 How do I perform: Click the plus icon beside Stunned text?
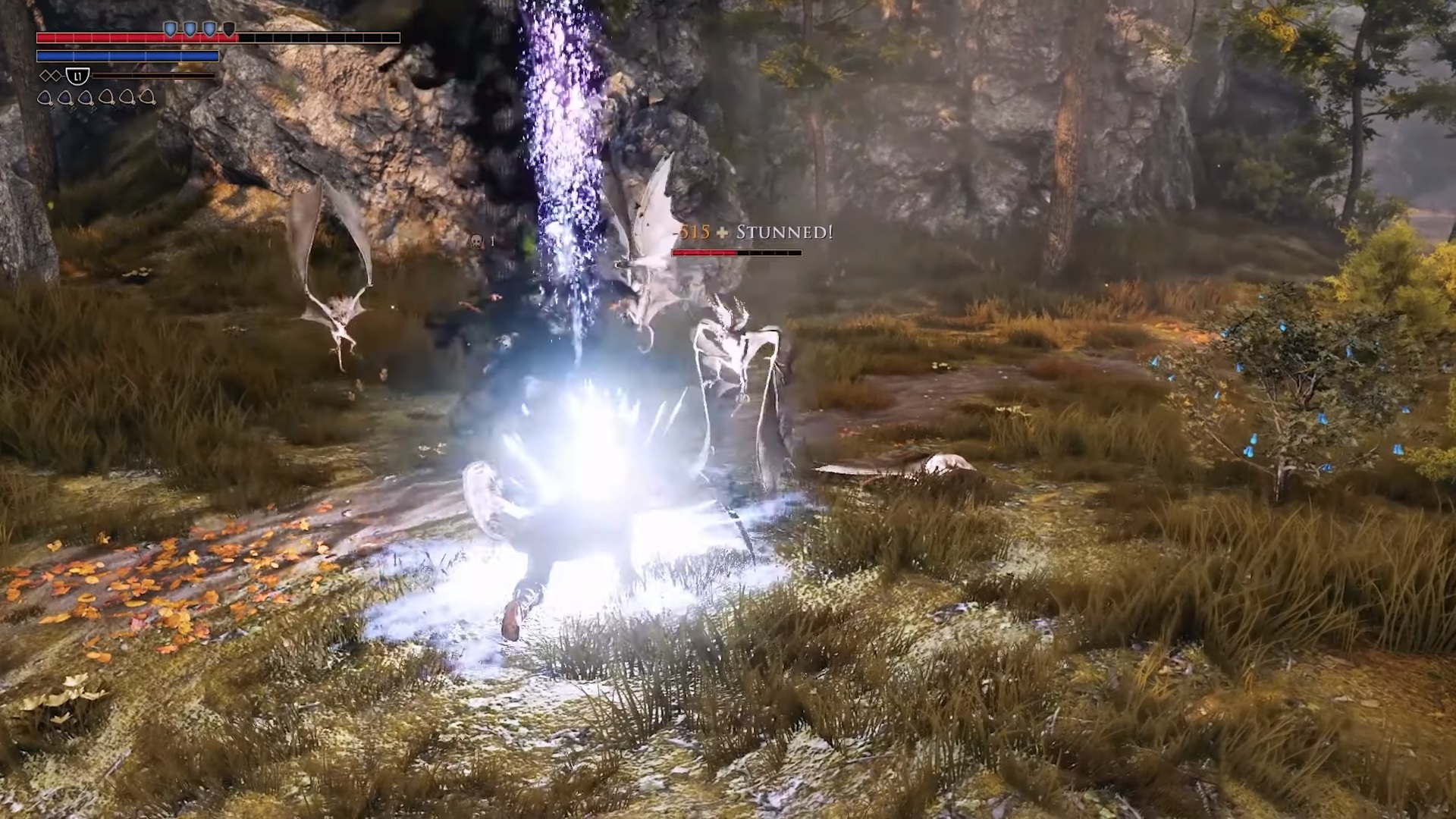[721, 231]
